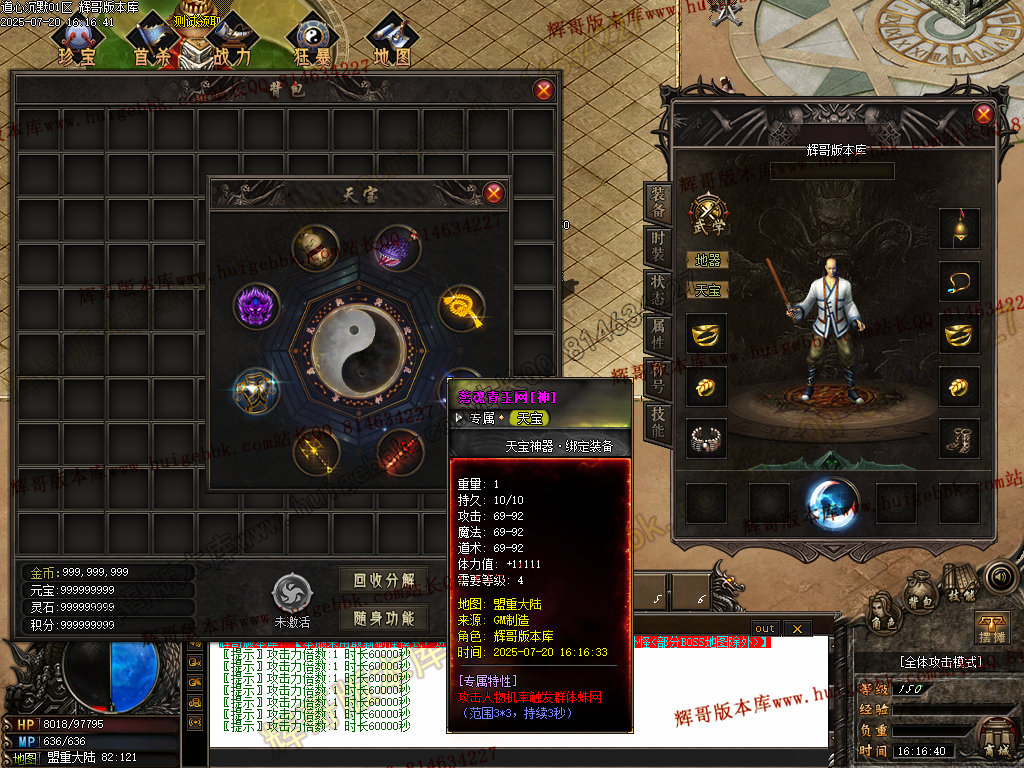This screenshot has width=1024, height=768.
Task: Select the purple demon mask treasure slot
Action: 256,305
